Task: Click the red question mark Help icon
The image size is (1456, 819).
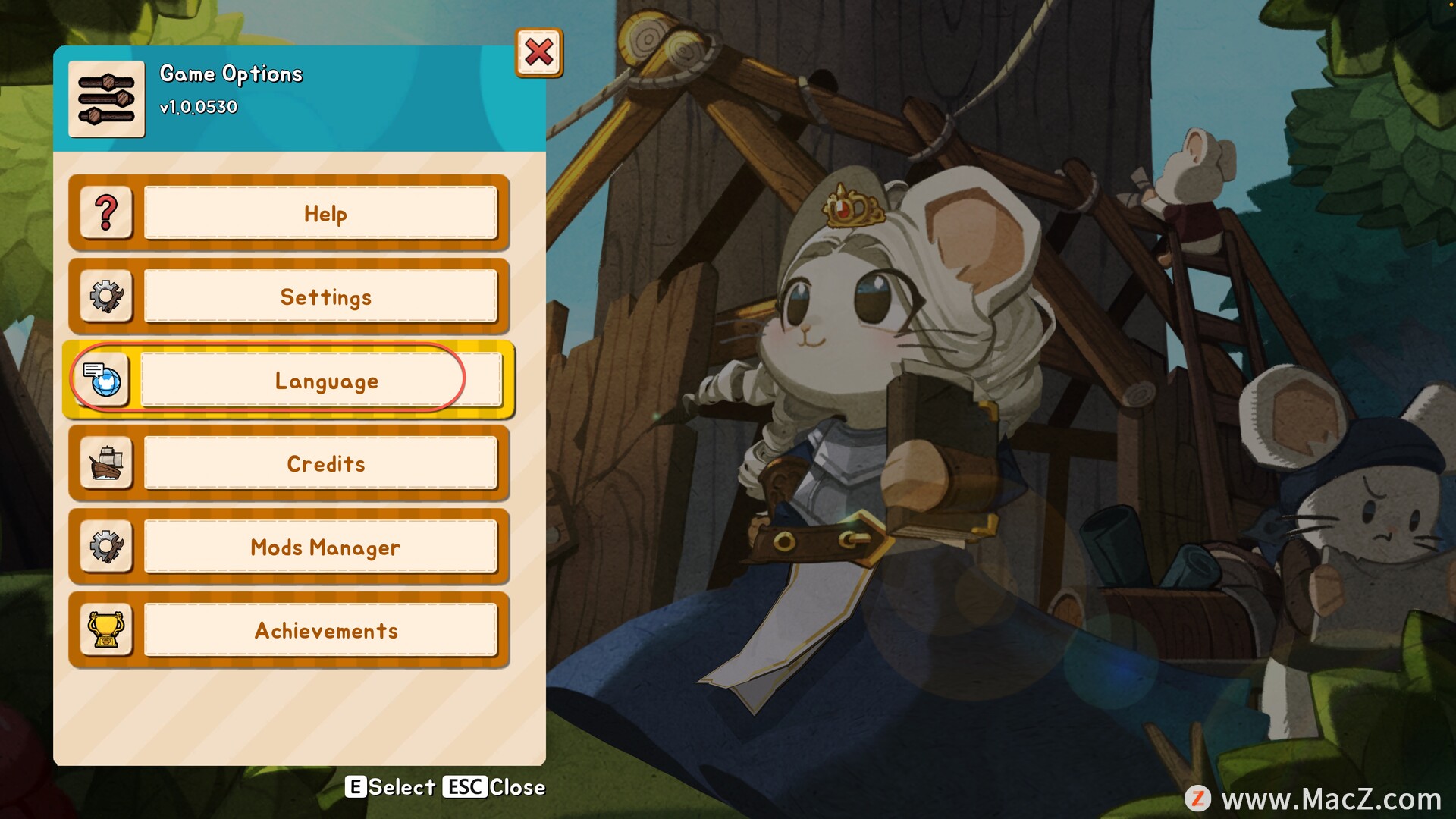Action: (x=106, y=214)
